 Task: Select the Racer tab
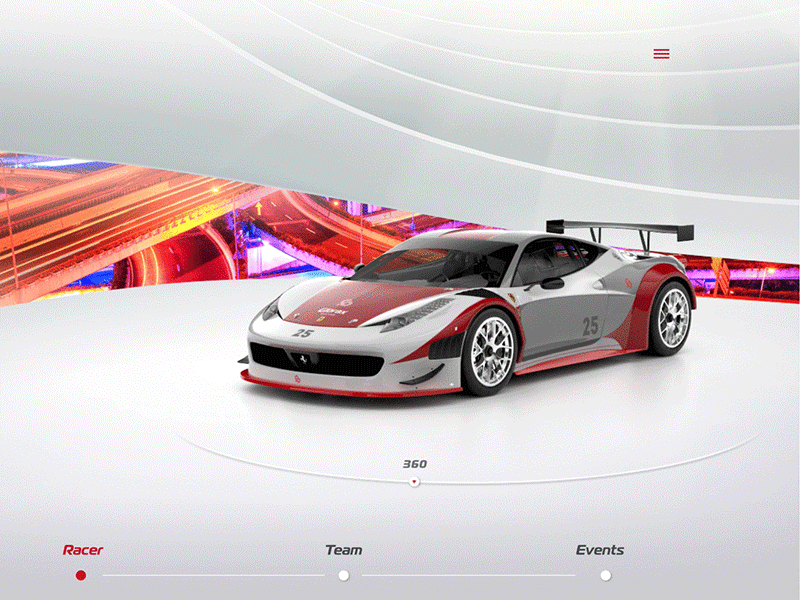coord(83,550)
